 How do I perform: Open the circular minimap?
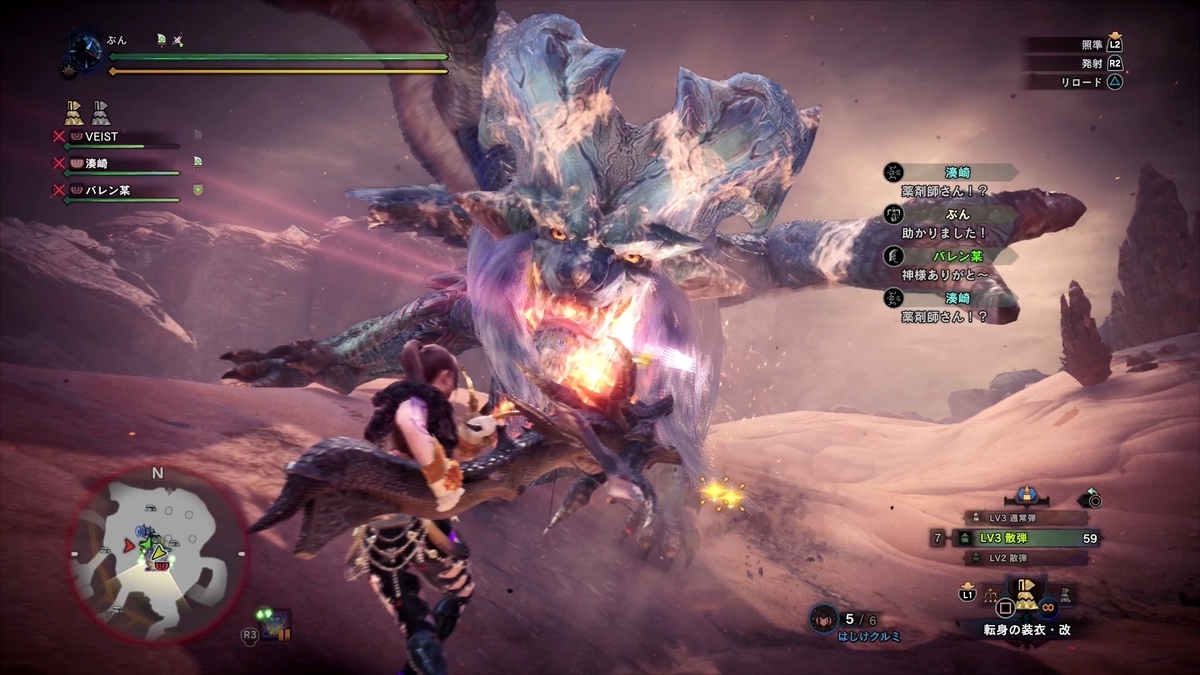(157, 543)
